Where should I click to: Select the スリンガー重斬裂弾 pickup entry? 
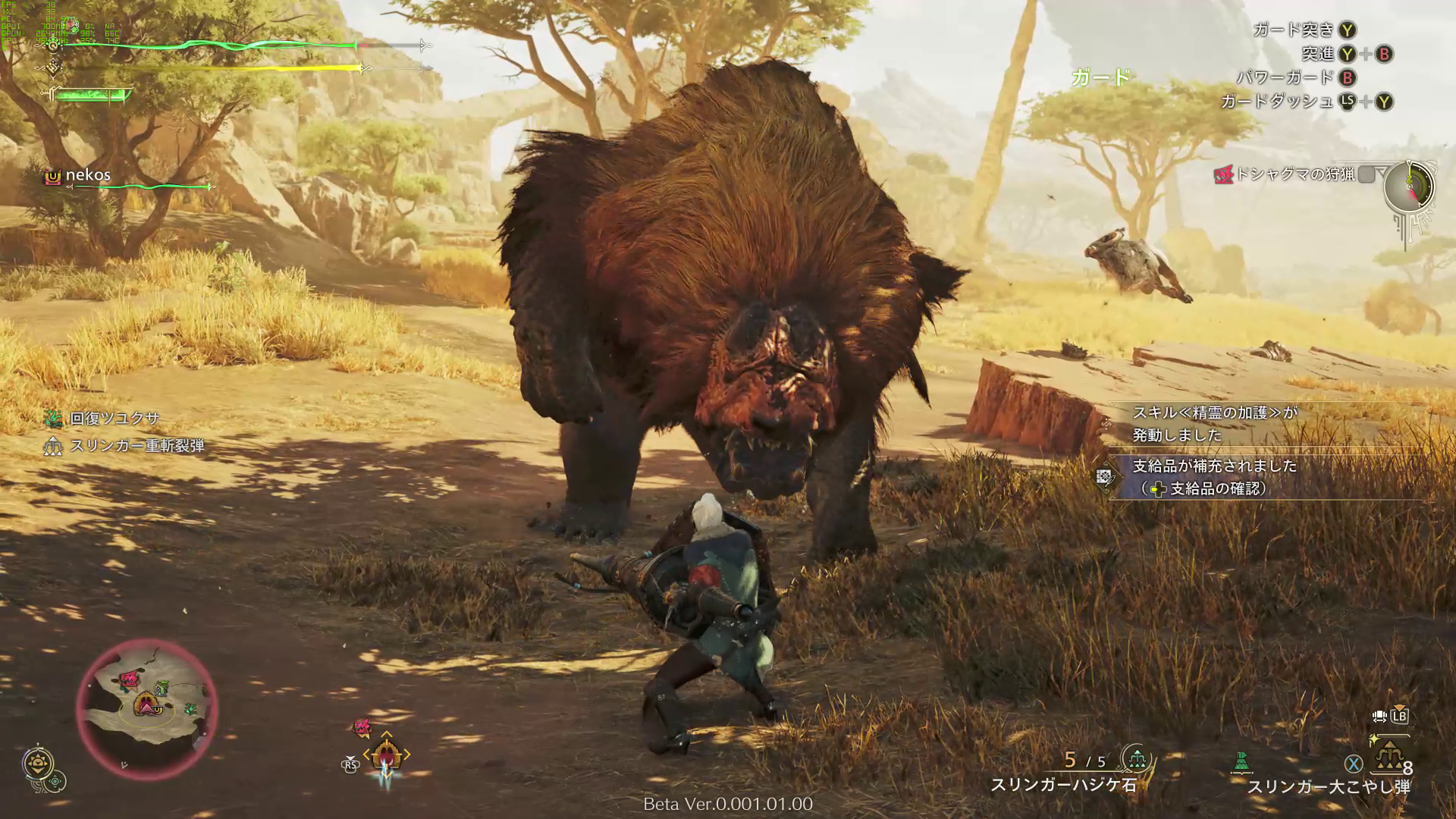point(136,446)
